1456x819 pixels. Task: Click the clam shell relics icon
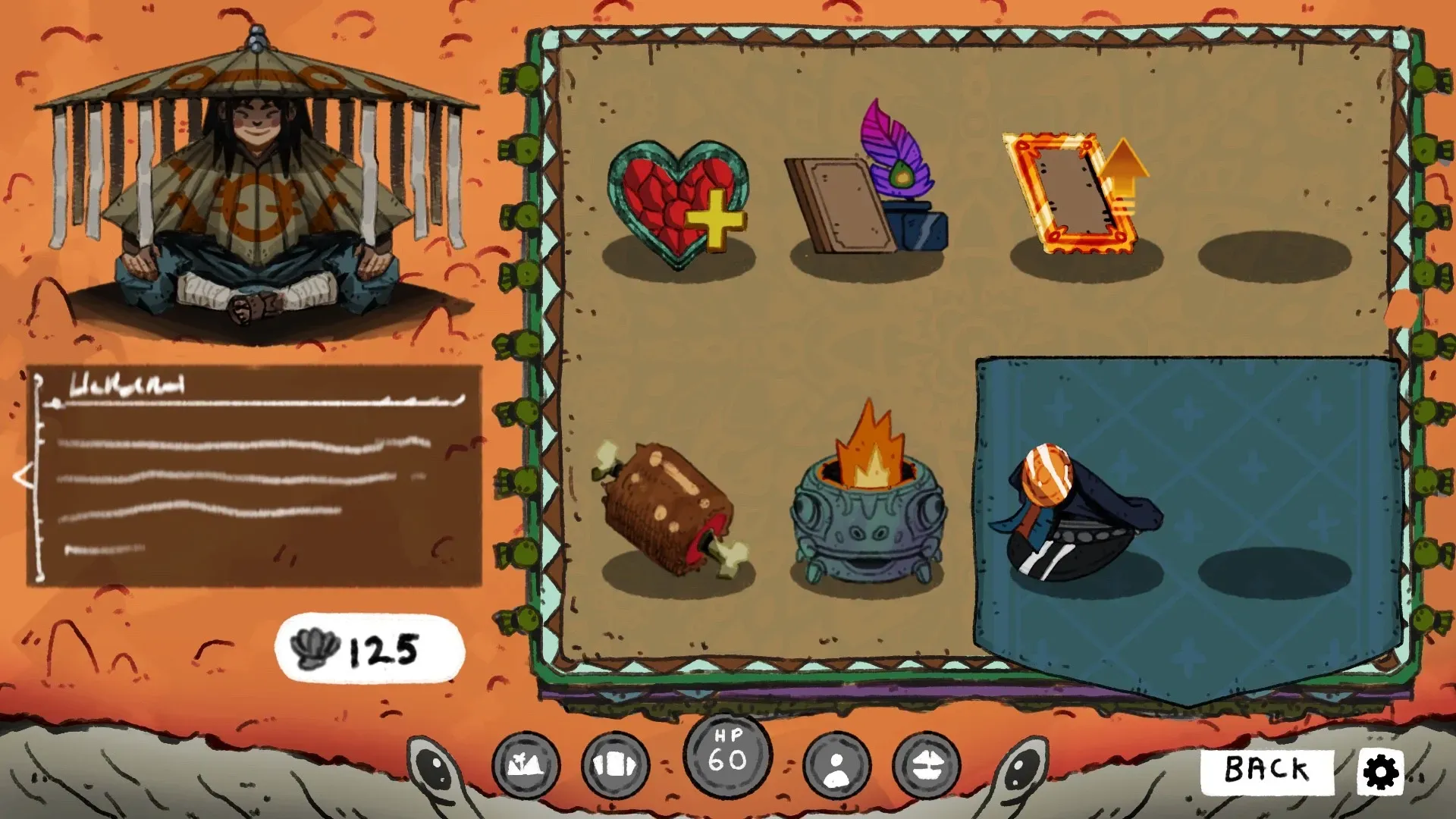coord(926,766)
